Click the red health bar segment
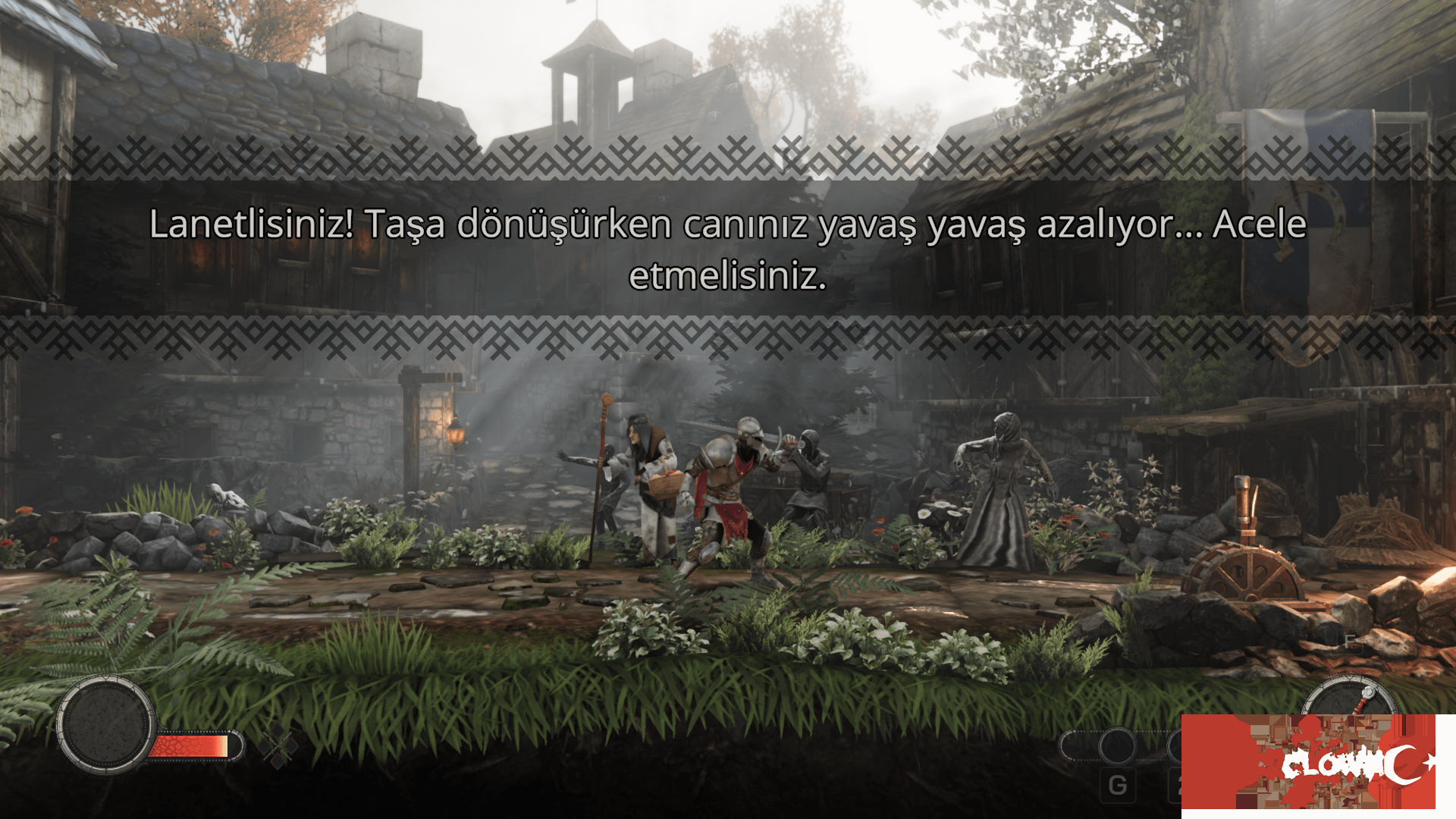Screen dimensions: 1456x819 (x=186, y=747)
